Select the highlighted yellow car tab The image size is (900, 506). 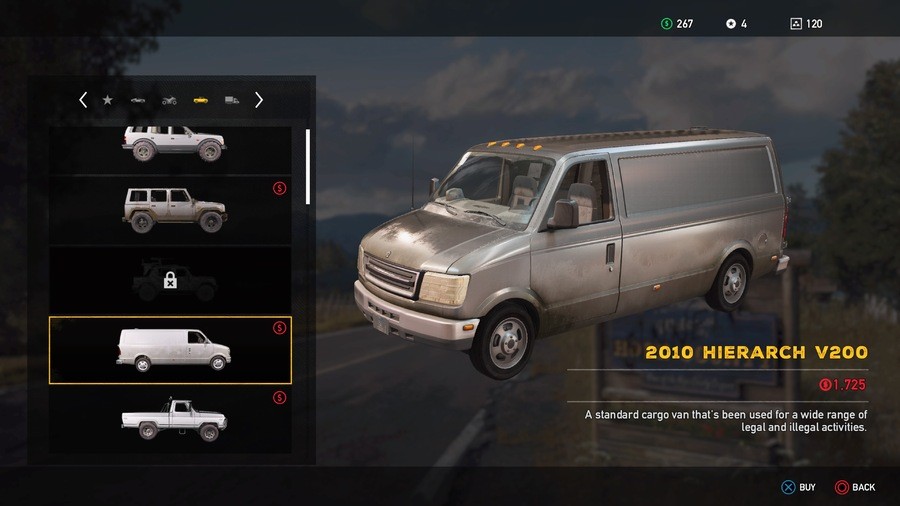(200, 100)
